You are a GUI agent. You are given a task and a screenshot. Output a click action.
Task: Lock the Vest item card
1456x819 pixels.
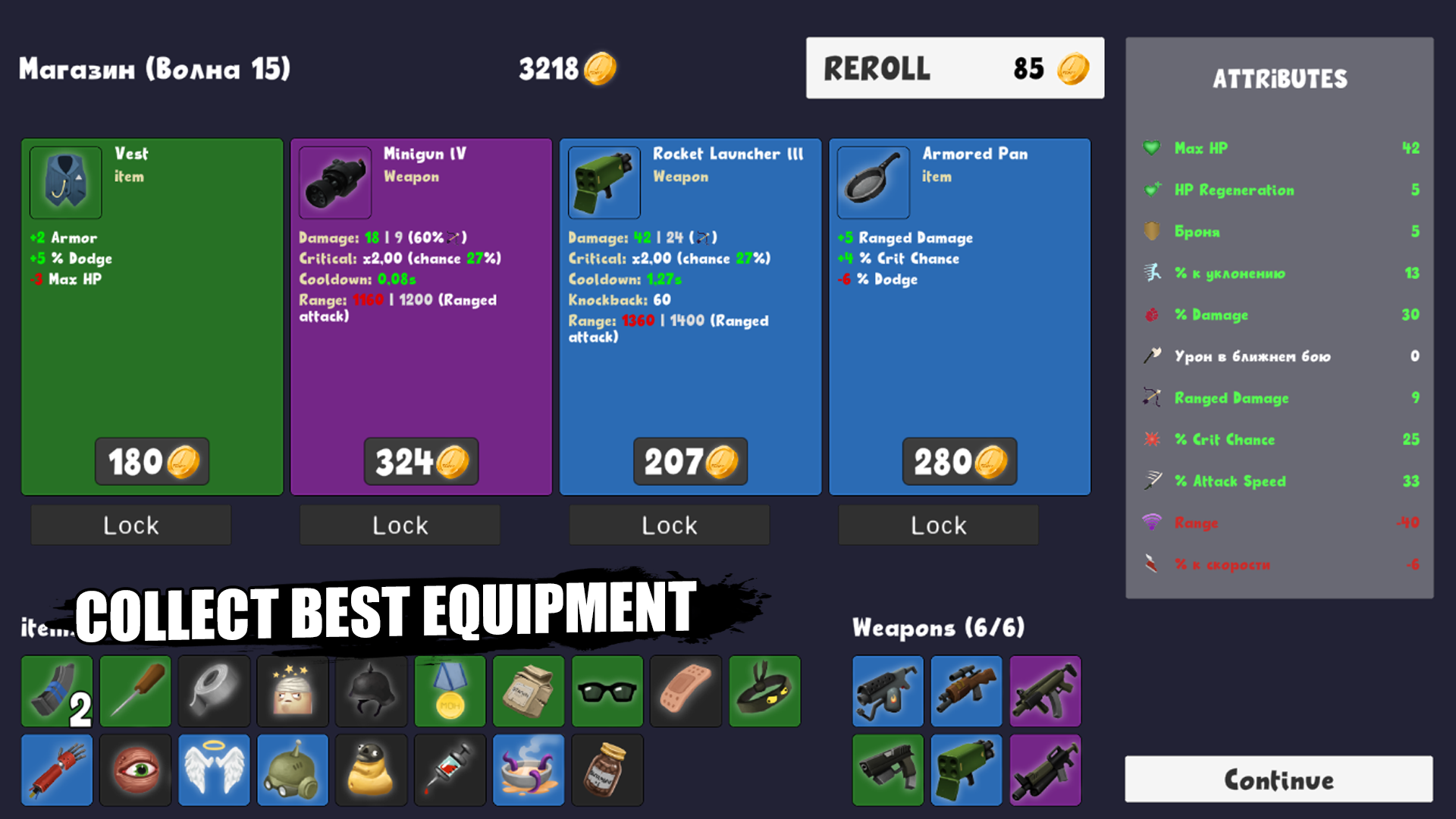130,524
